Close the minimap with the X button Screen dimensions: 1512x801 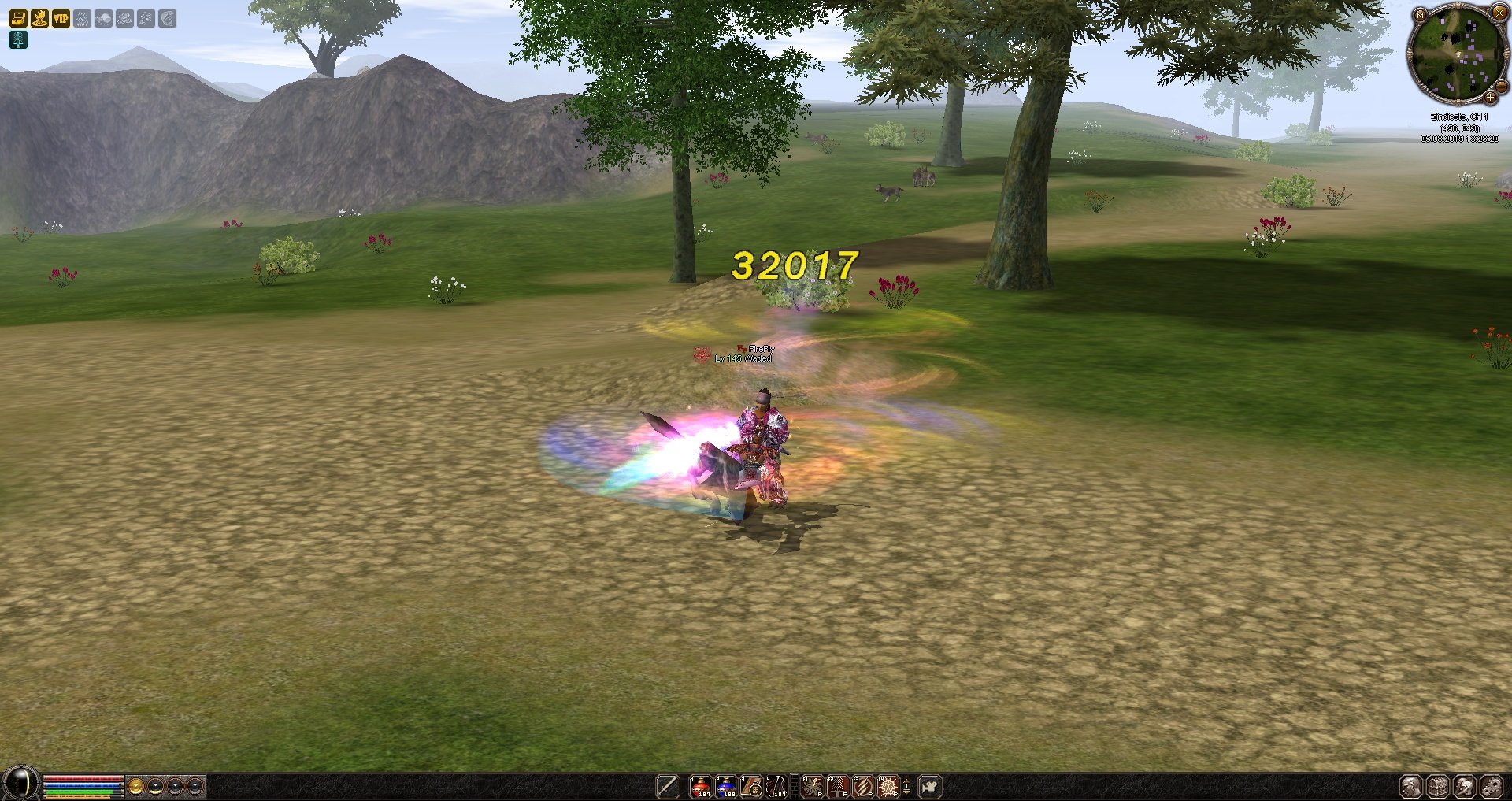coord(1499,13)
